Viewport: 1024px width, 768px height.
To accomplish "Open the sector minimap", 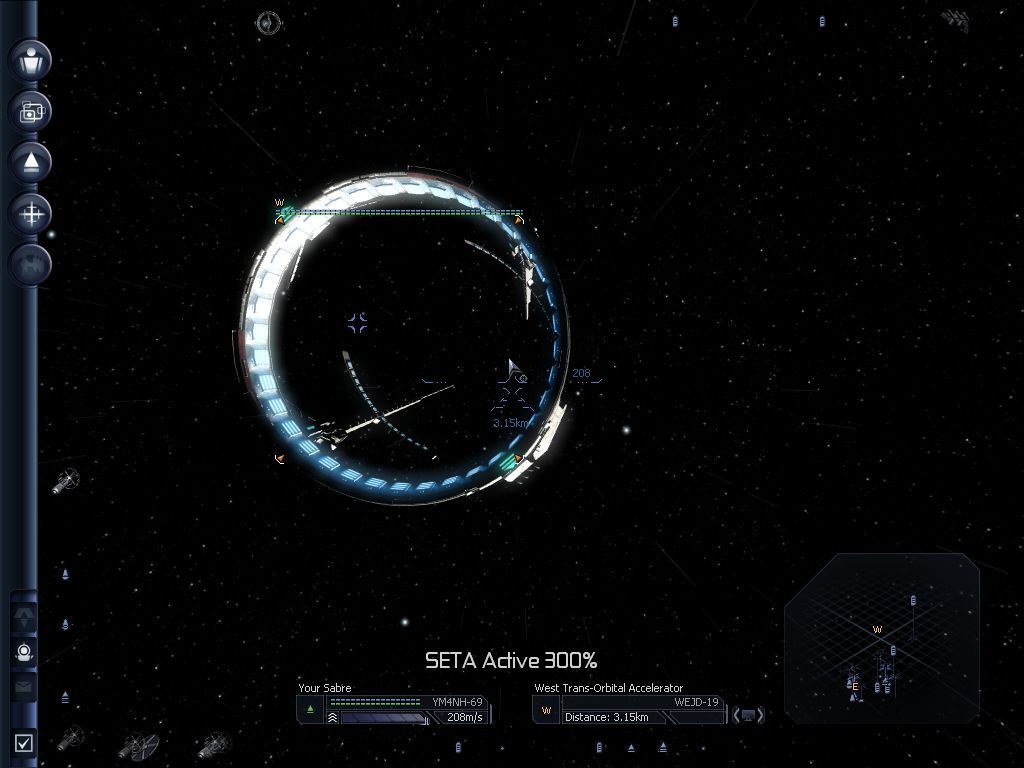I will (881, 637).
